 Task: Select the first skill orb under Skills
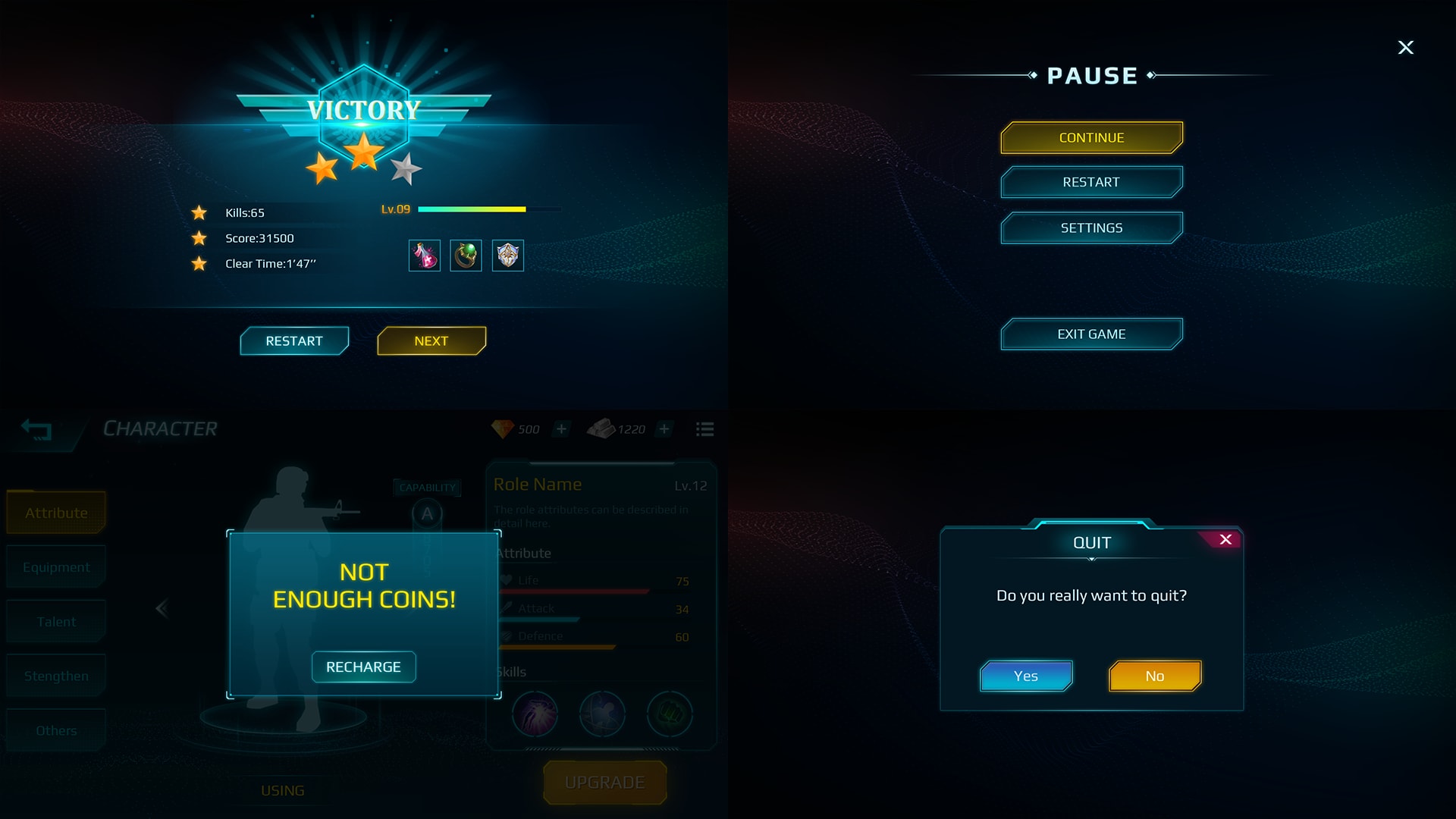[x=536, y=714]
